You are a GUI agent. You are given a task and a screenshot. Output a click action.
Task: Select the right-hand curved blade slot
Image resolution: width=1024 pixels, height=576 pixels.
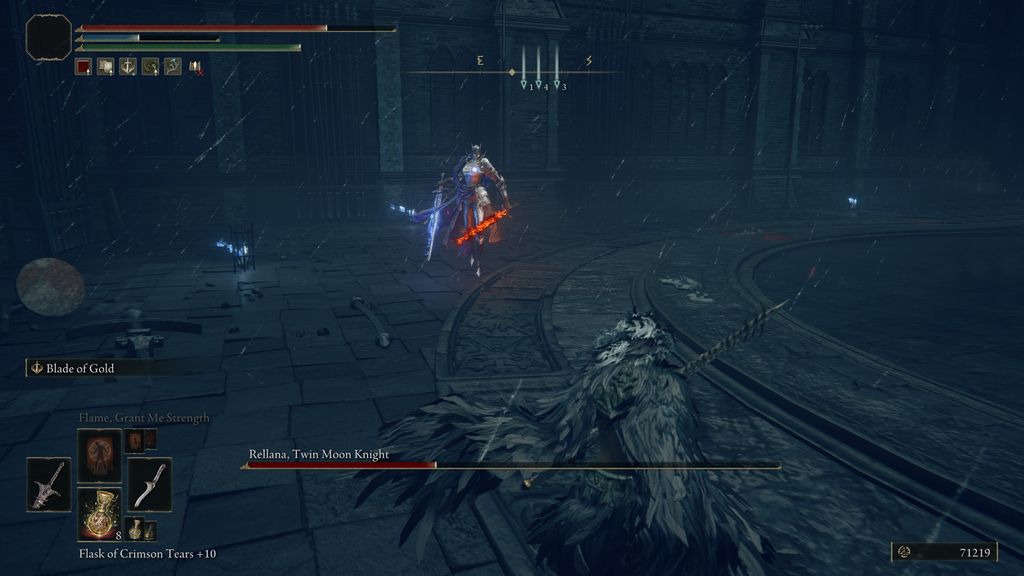(x=149, y=485)
